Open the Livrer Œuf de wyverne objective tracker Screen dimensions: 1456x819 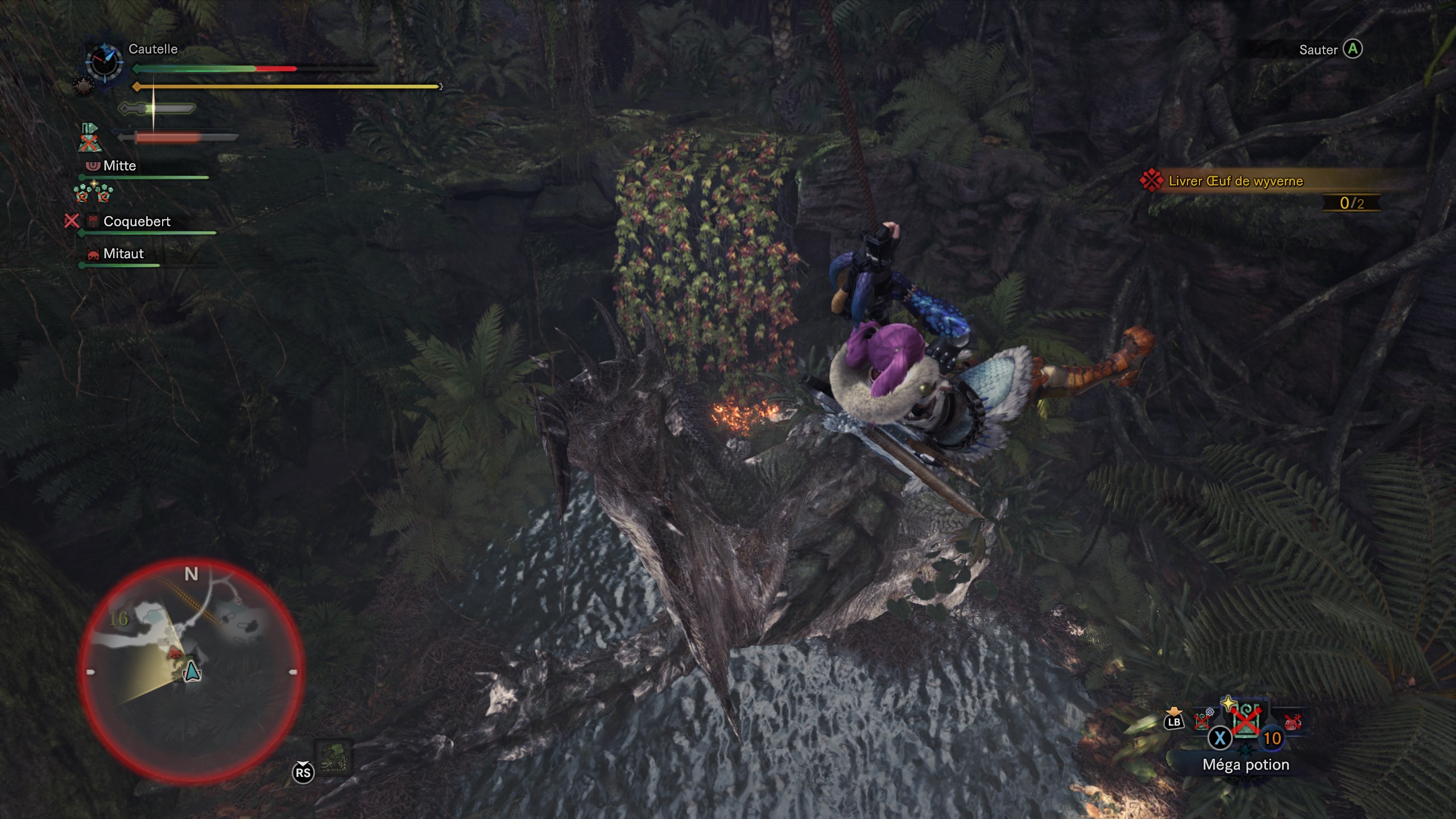(x=1235, y=181)
